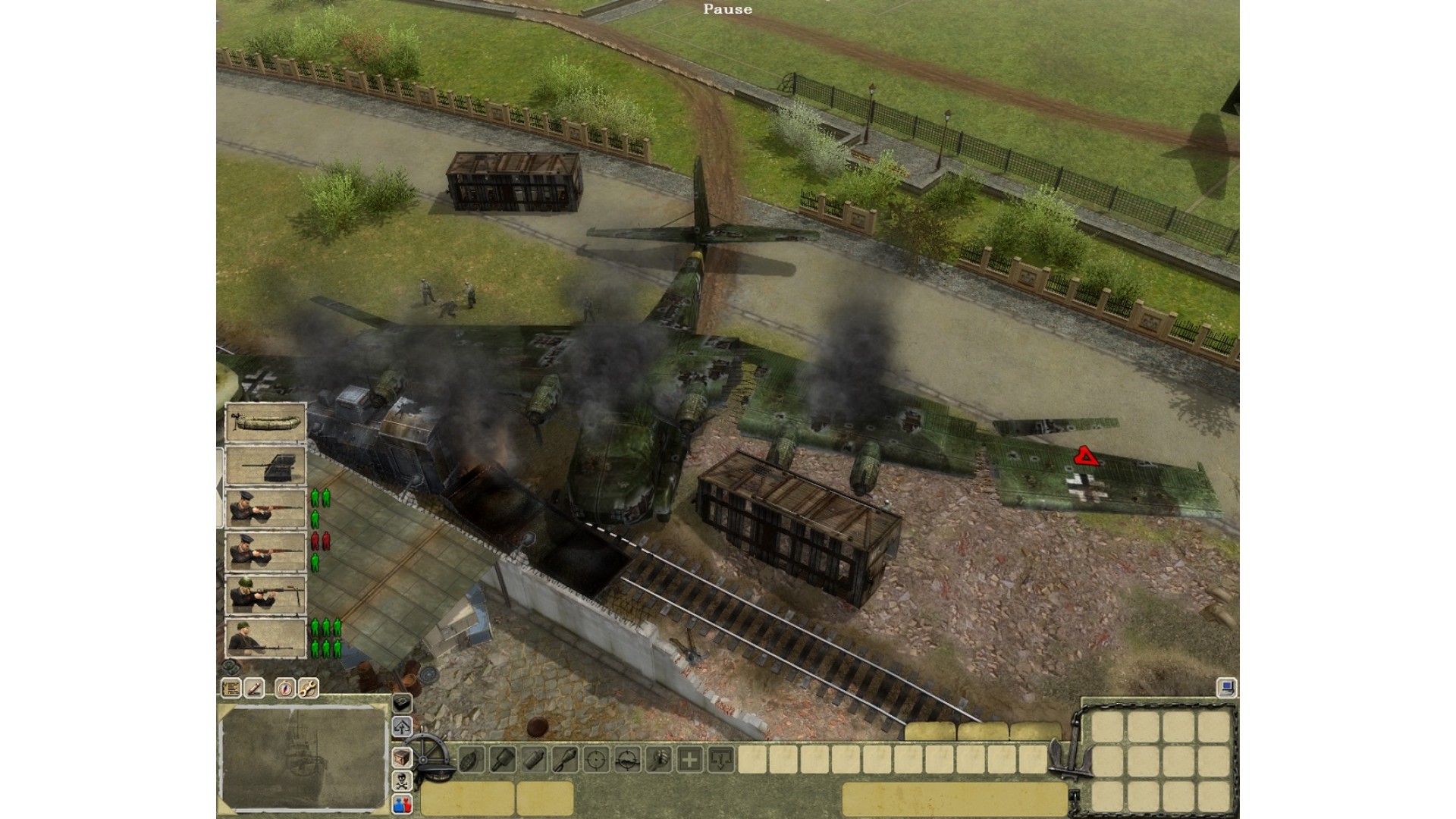Click the compass icon above minimap
The height and width of the screenshot is (819, 1456).
click(285, 688)
